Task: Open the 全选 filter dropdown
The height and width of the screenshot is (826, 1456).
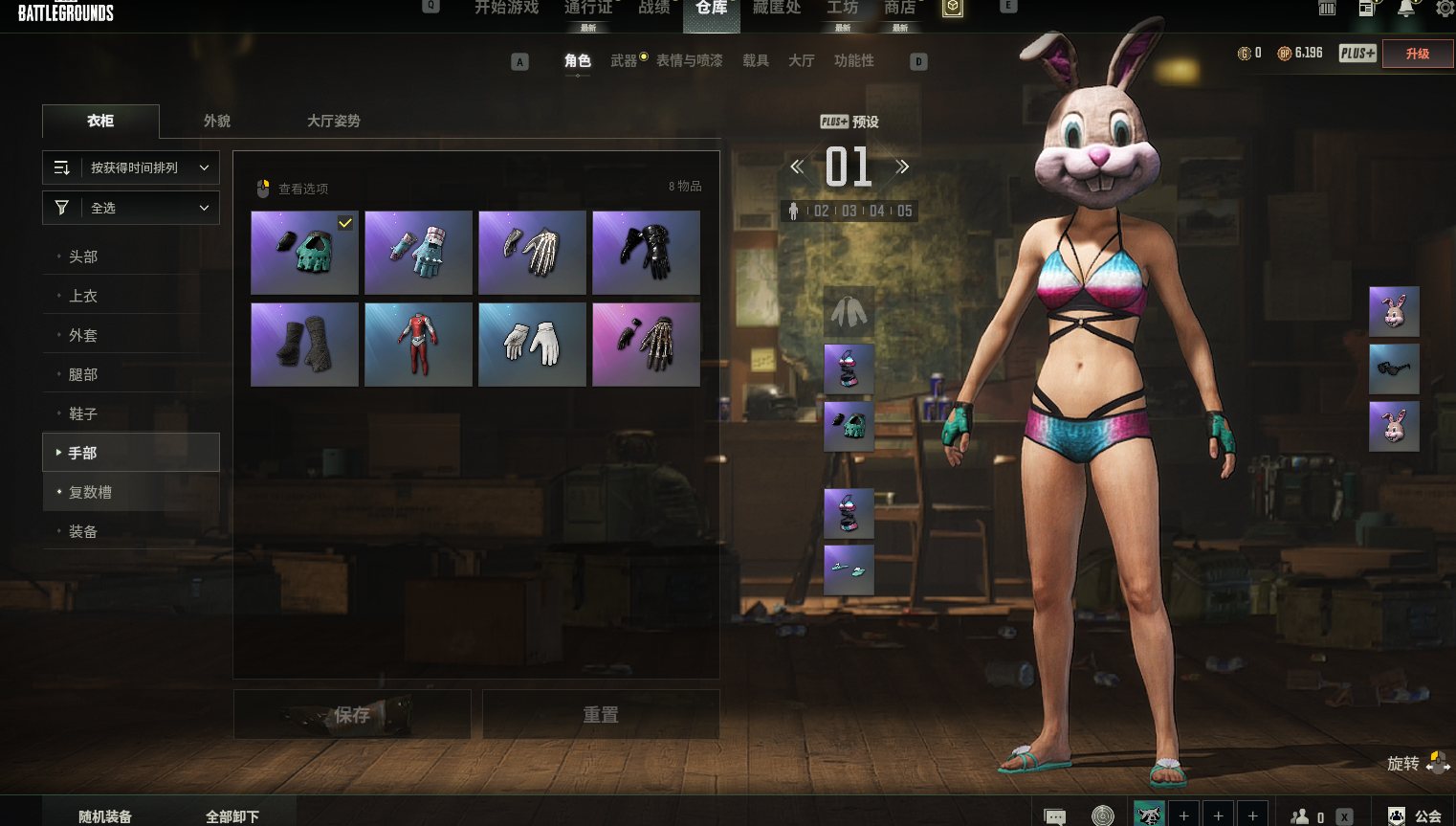Action: point(131,208)
